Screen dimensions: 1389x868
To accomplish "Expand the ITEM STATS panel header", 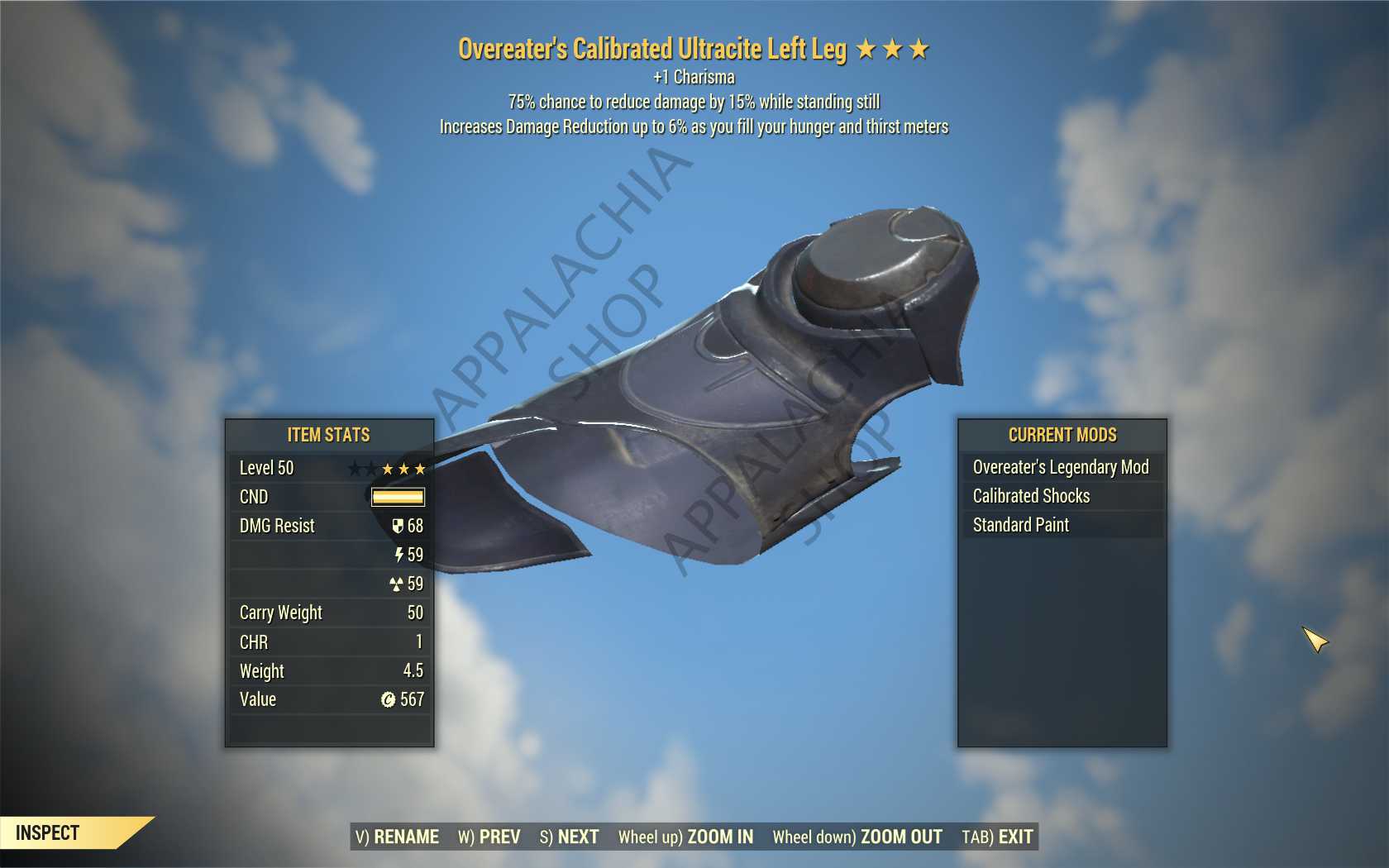I will [329, 435].
